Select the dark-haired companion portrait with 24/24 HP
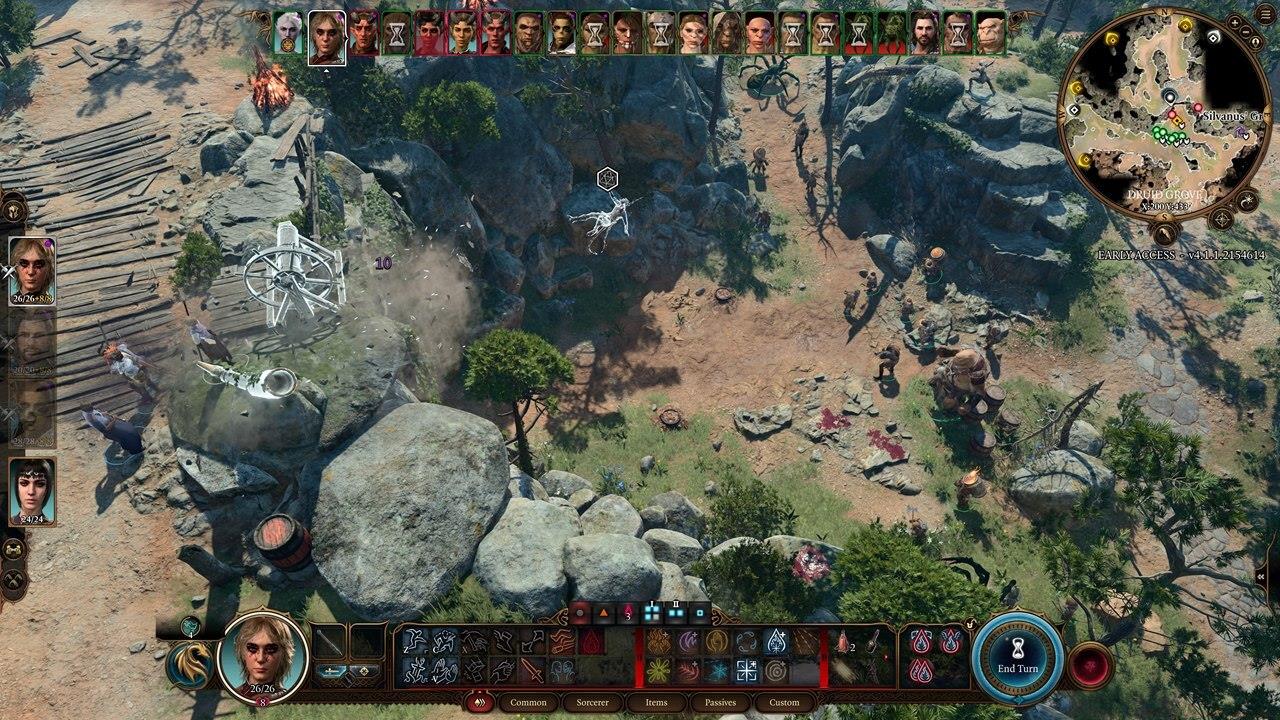Screen dimensions: 1280x720 [x=32, y=490]
